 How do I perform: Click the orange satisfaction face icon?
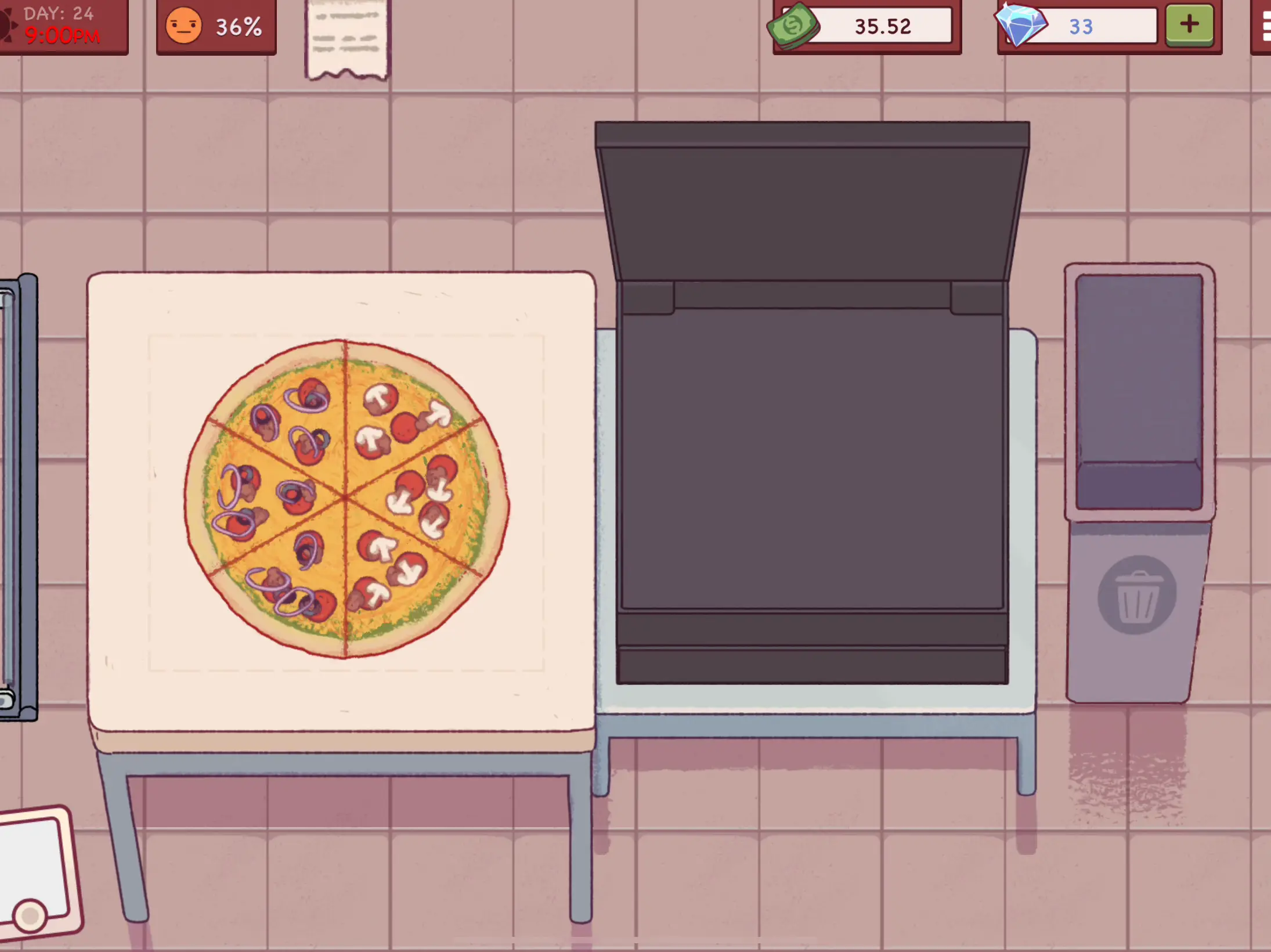pyautogui.click(x=184, y=25)
